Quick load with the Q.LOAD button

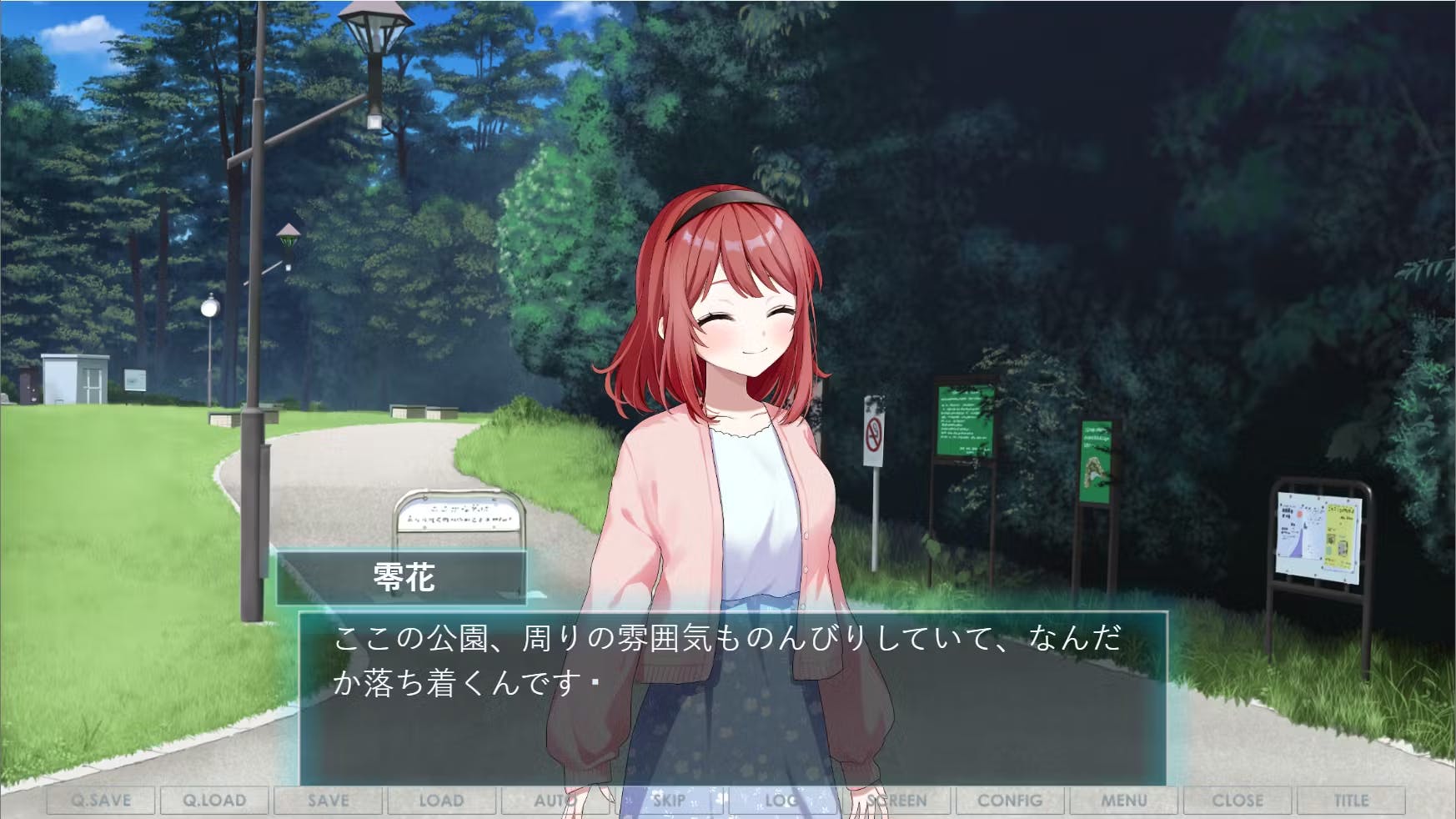[x=214, y=801]
